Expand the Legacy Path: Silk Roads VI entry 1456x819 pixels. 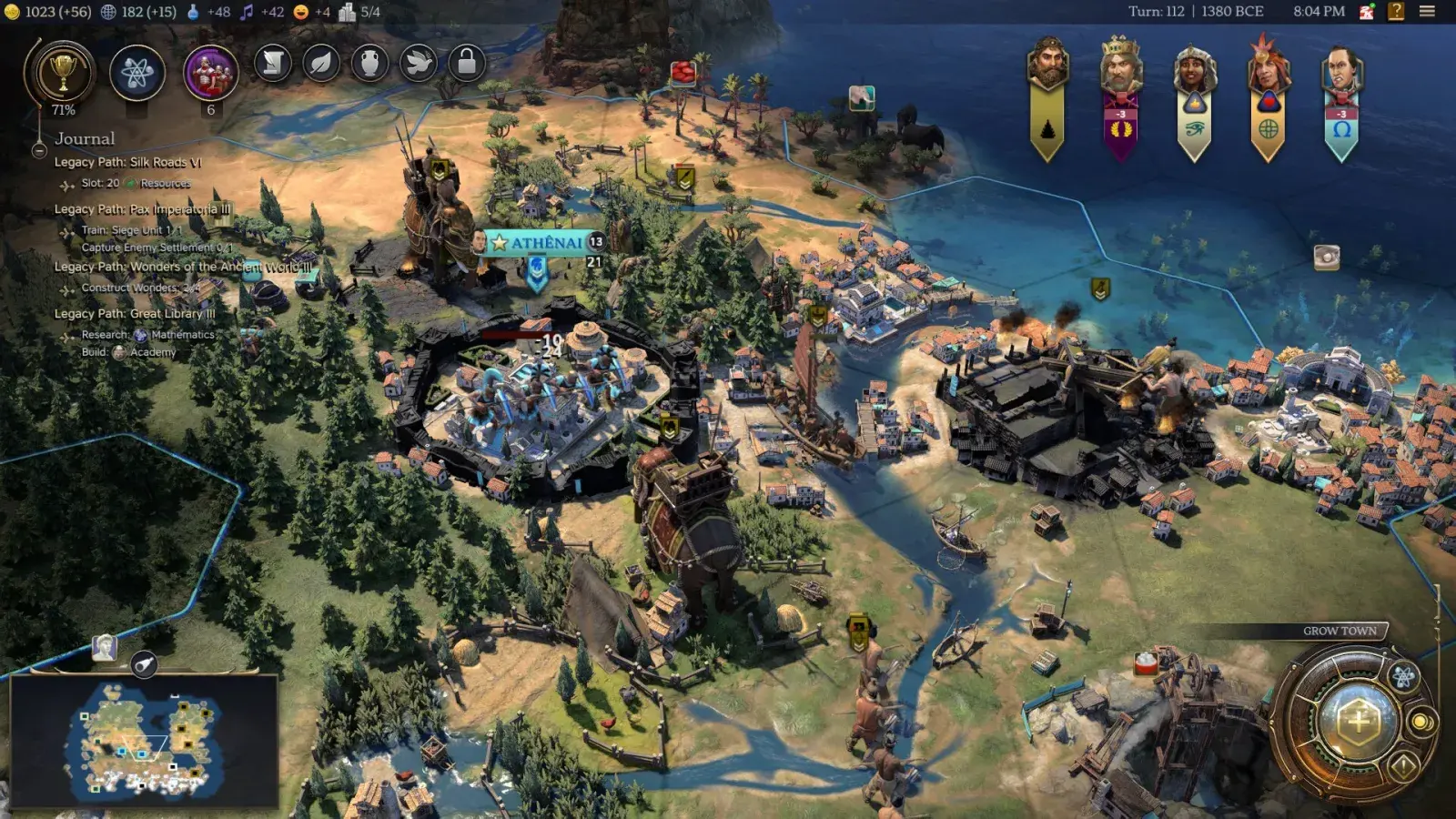127,162
